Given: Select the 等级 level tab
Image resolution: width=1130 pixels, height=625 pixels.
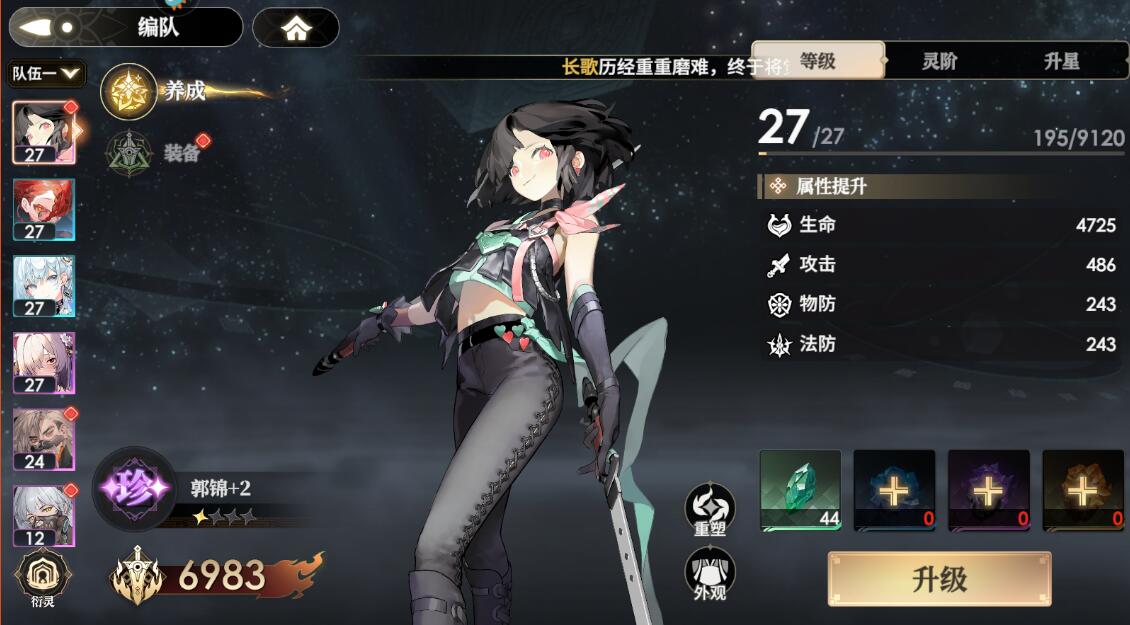Looking at the screenshot, I should (x=818, y=61).
